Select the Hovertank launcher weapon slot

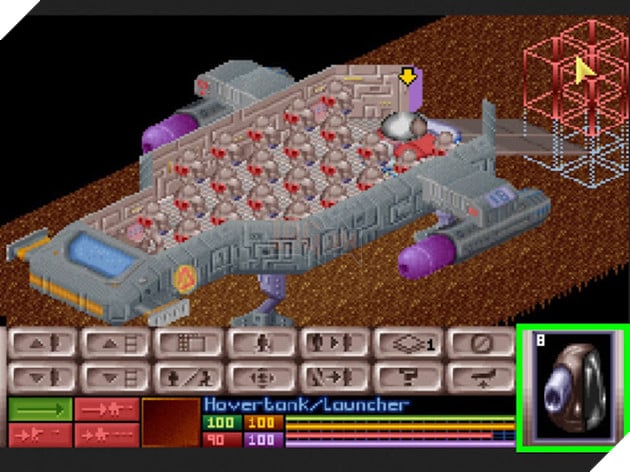click(571, 384)
